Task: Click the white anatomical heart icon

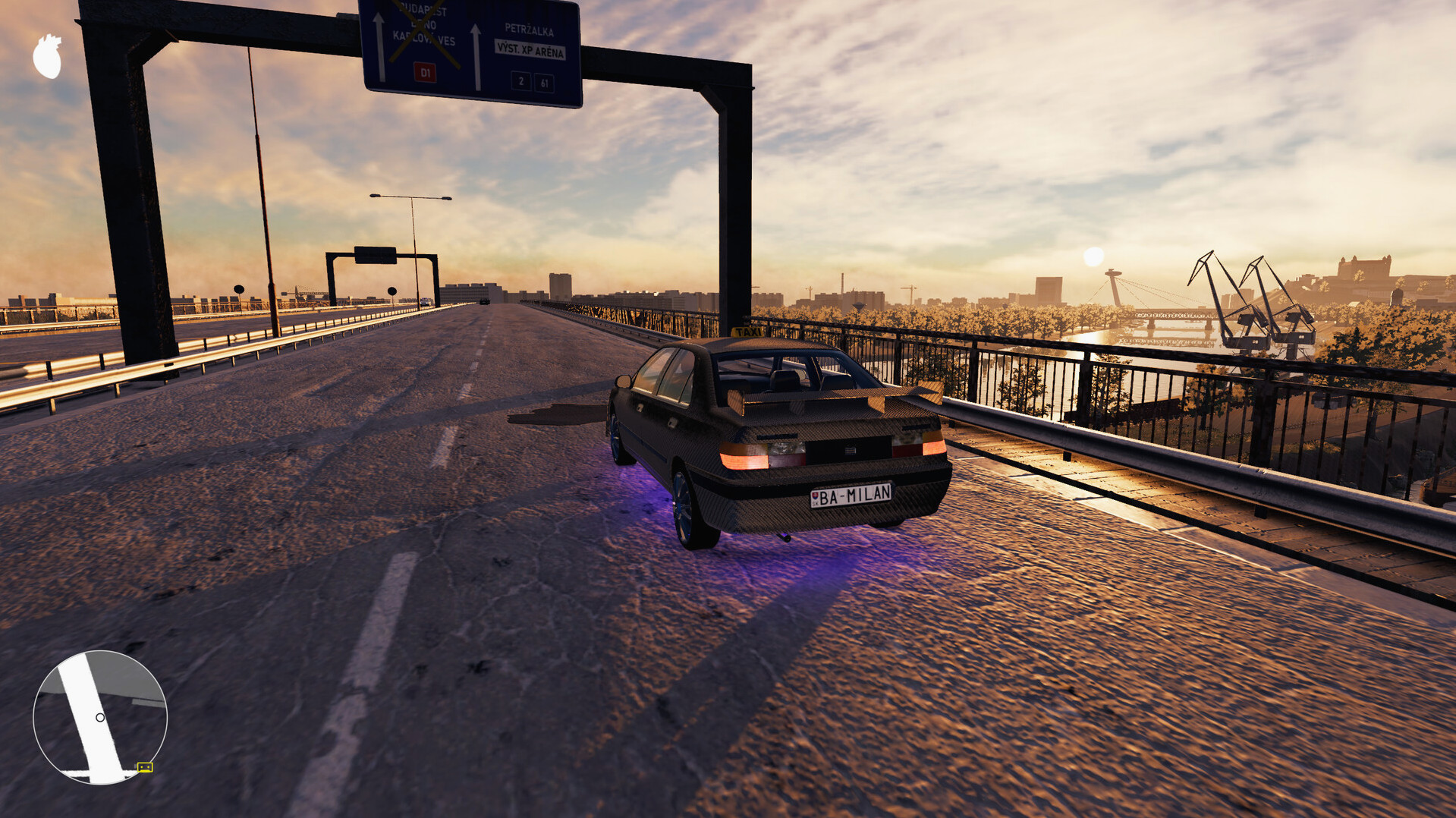Action: (48, 57)
